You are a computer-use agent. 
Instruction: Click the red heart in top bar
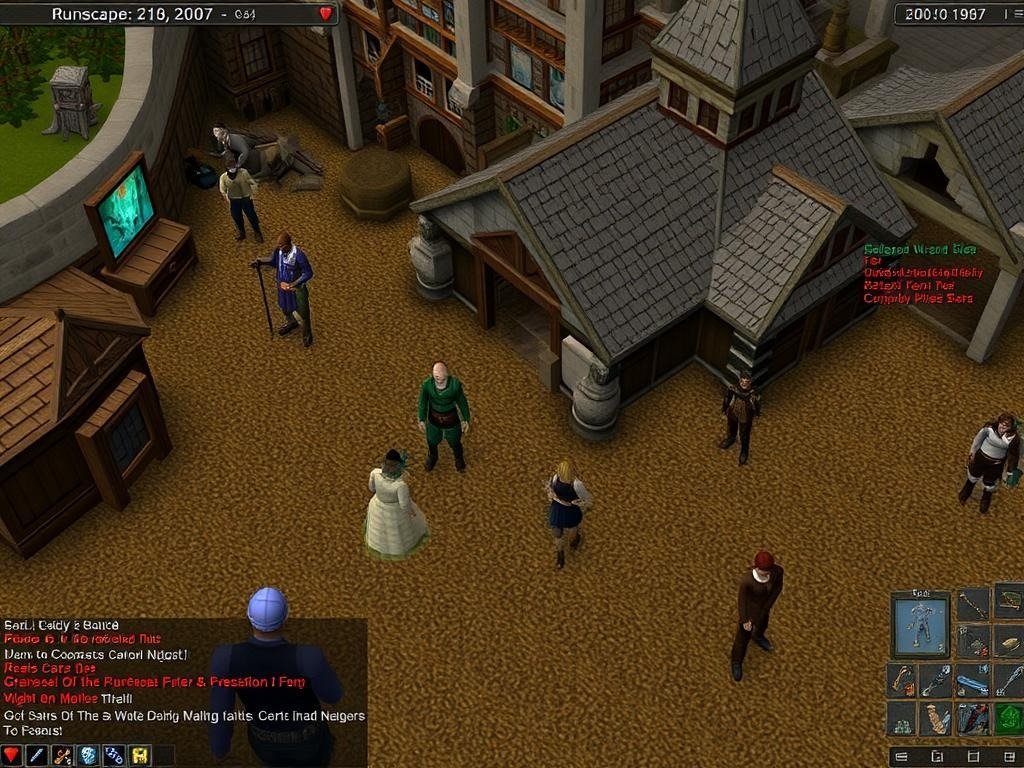pos(326,14)
